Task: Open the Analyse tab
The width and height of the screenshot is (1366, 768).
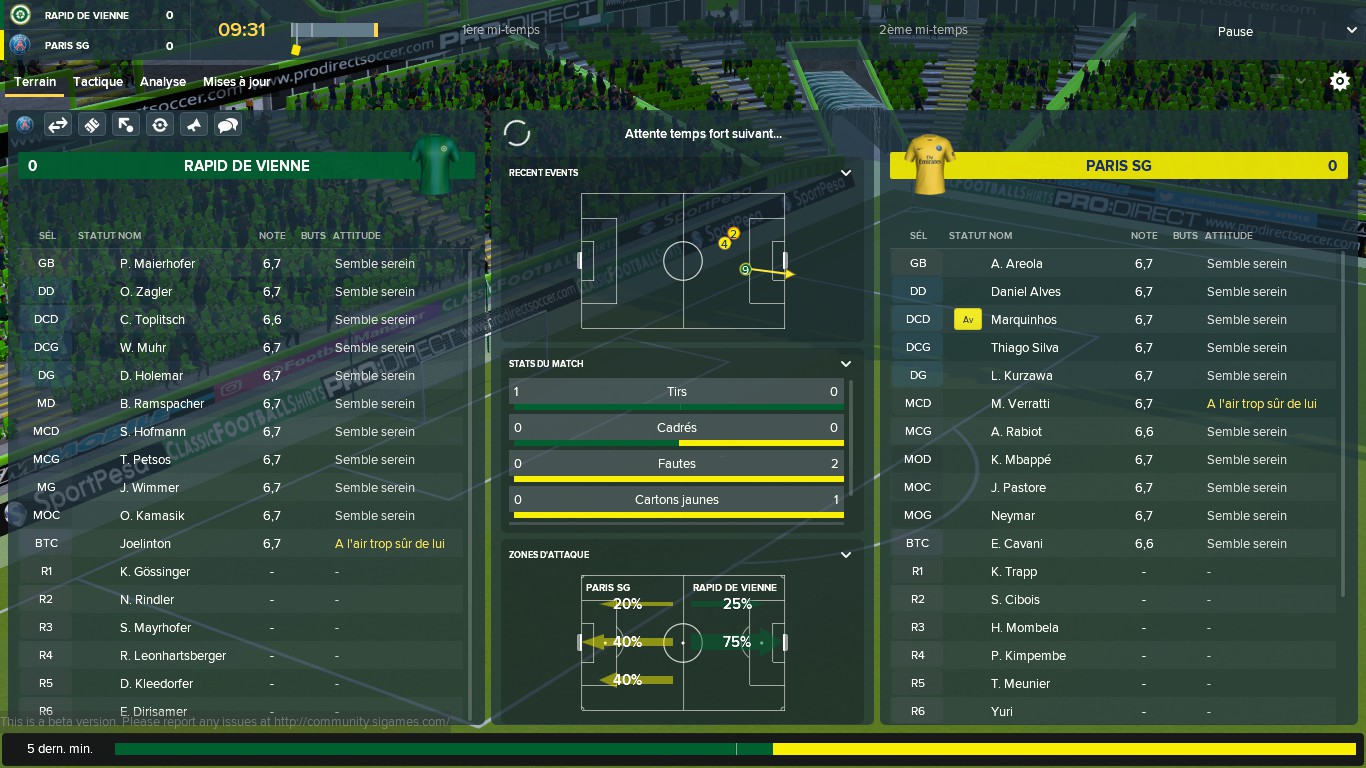Action: click(163, 82)
